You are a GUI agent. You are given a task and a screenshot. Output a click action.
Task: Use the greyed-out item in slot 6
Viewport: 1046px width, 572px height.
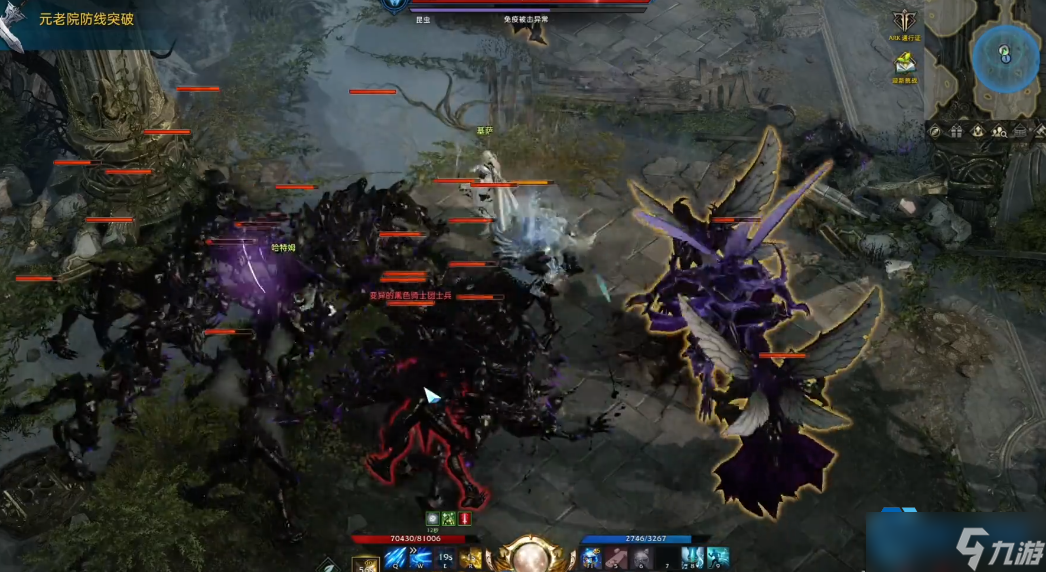640,558
